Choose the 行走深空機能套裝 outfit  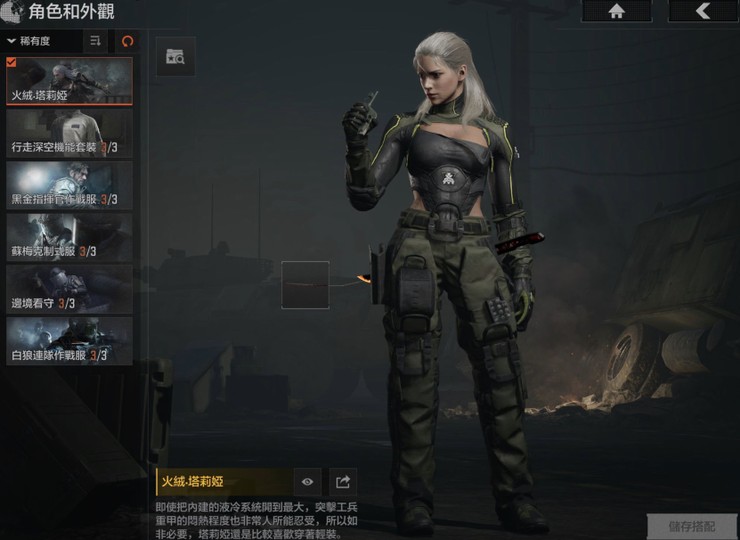pos(69,133)
